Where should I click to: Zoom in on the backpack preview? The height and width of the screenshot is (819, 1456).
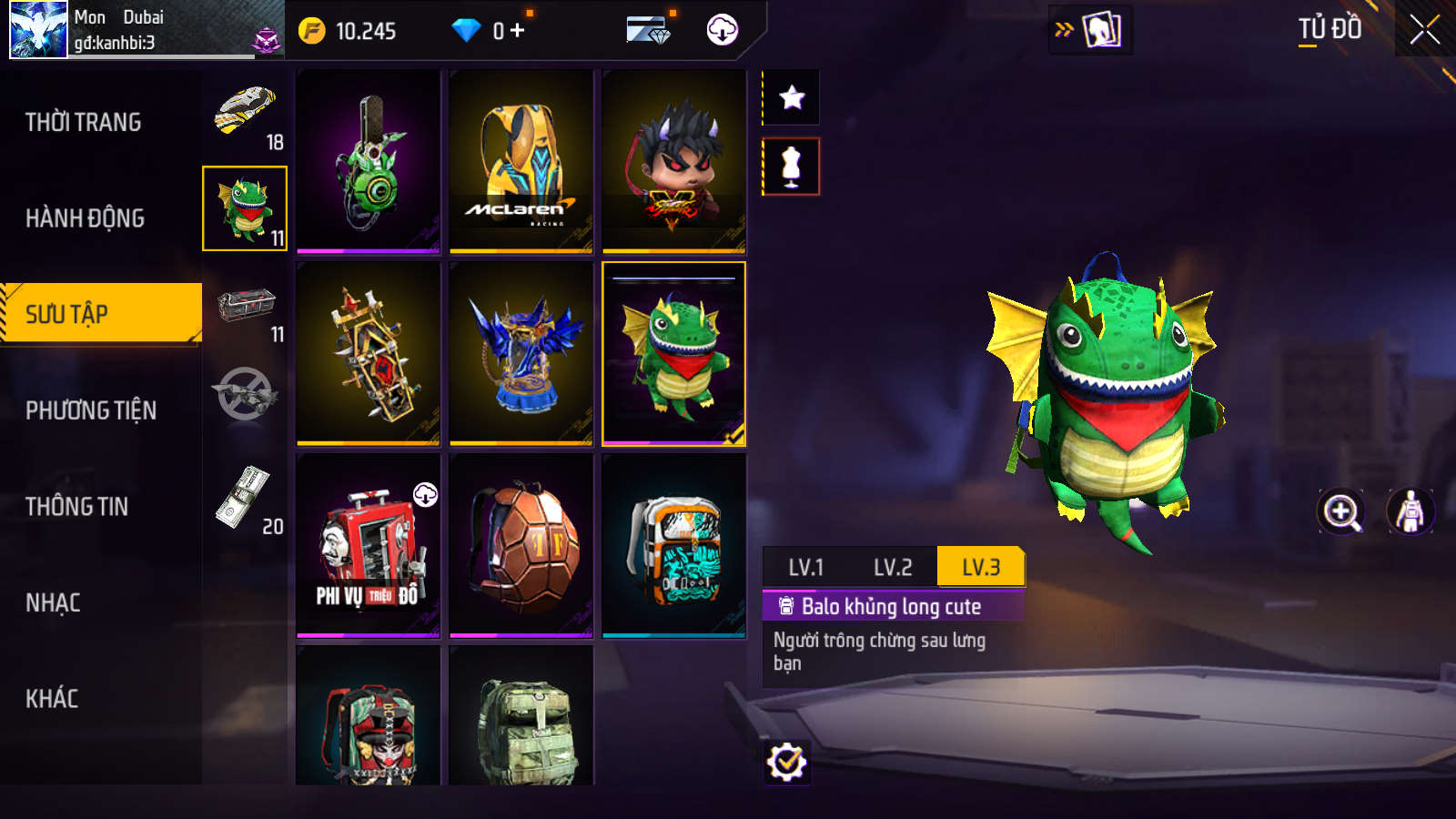pyautogui.click(x=1341, y=511)
